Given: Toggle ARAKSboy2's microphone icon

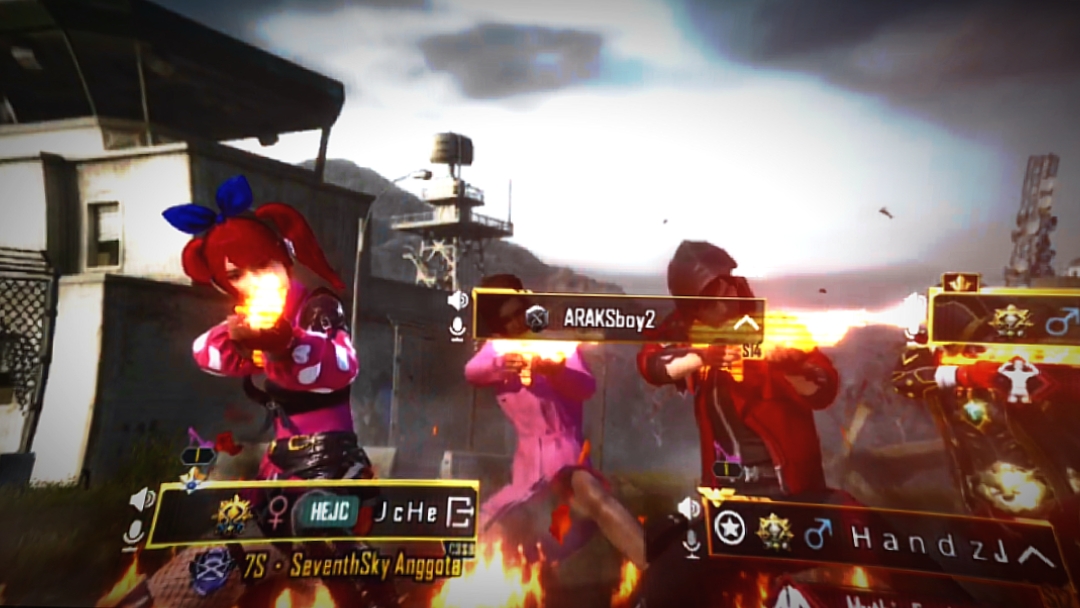Looking at the screenshot, I should coord(458,327).
